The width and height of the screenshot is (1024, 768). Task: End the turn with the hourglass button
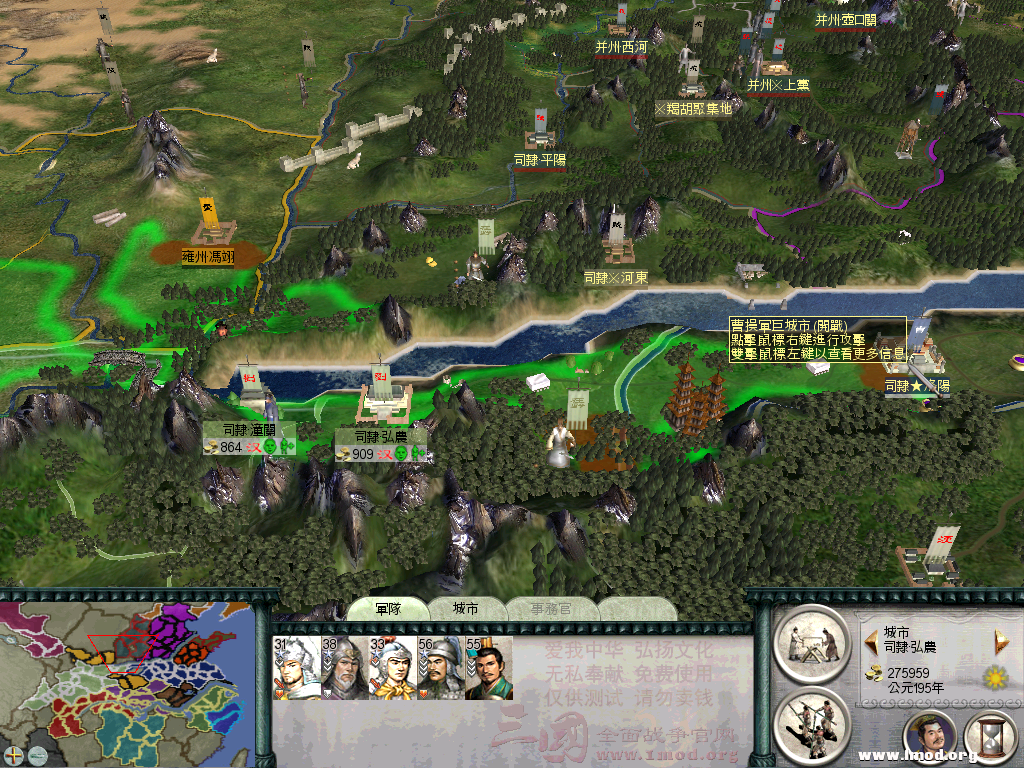(x=992, y=740)
